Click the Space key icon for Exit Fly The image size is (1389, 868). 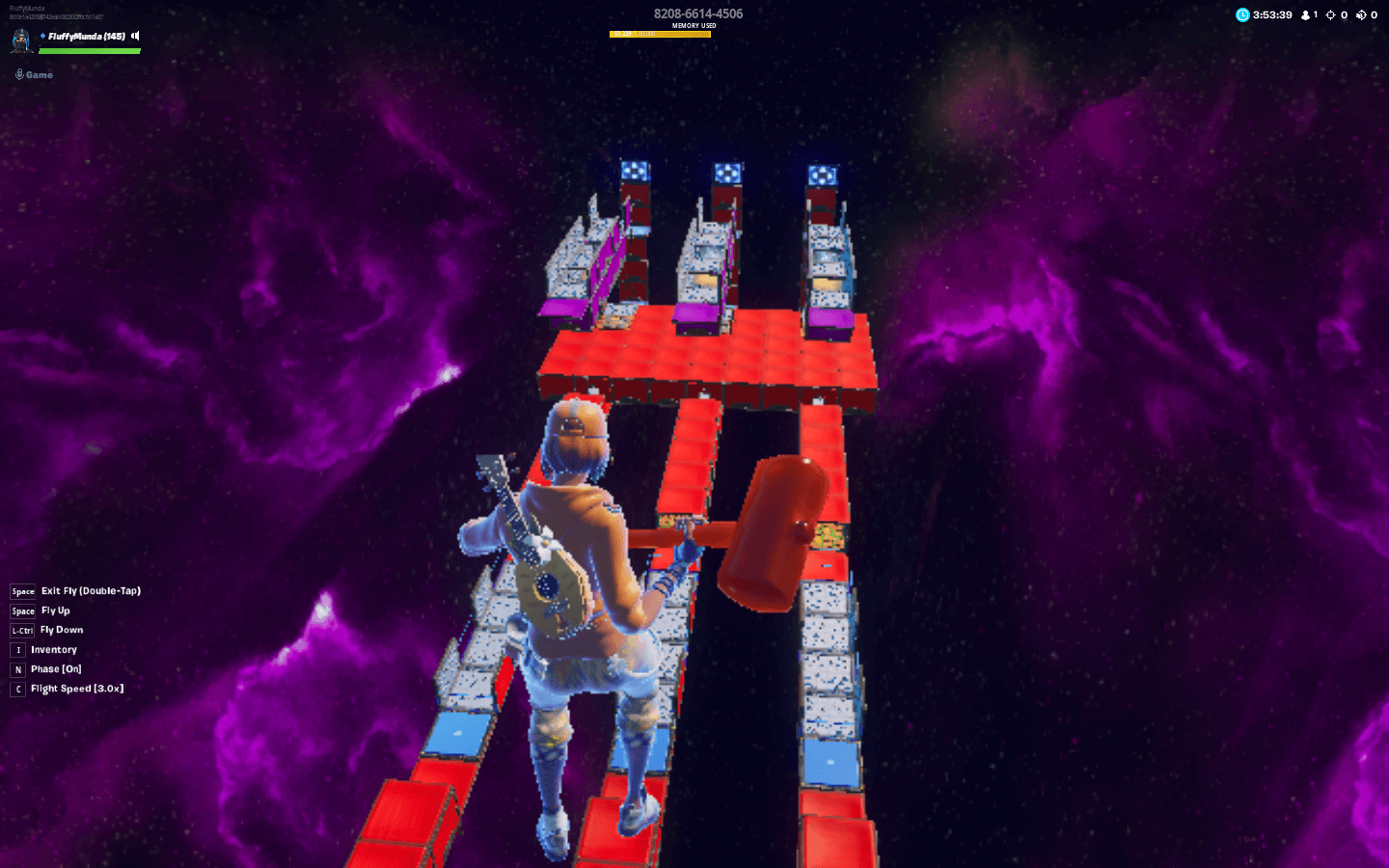tap(21, 591)
